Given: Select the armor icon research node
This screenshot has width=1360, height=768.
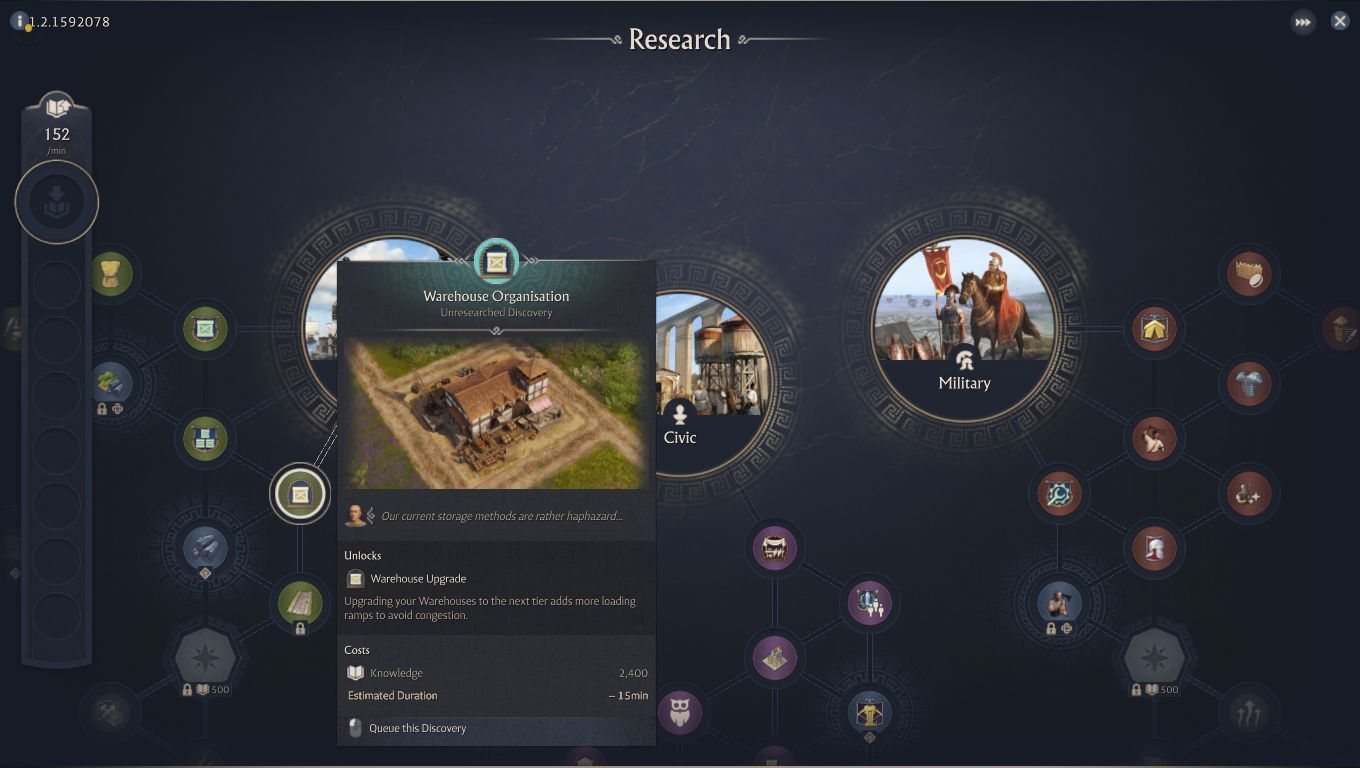Looking at the screenshot, I should (1249, 384).
